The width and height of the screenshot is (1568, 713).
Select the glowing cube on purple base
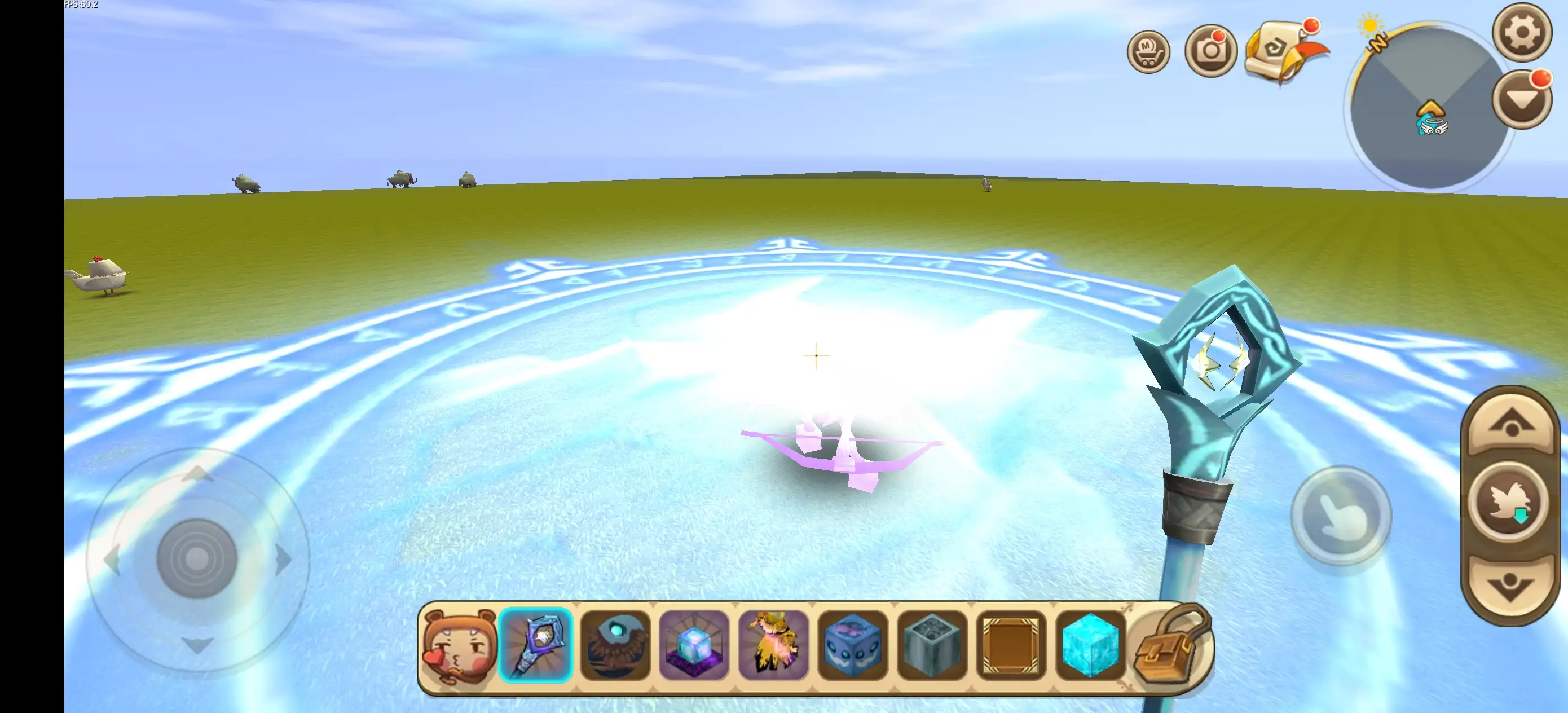(x=694, y=645)
